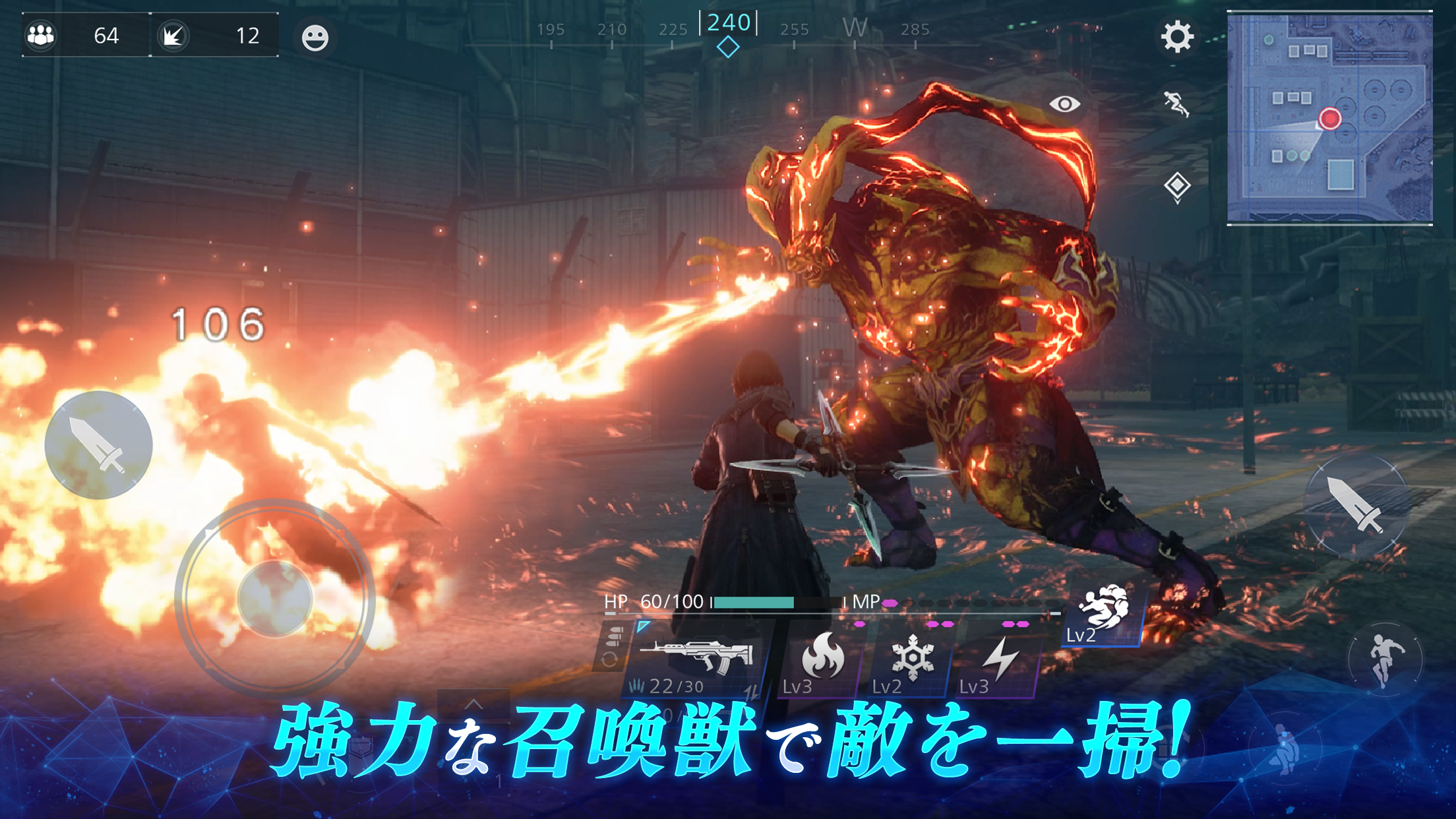The image size is (1456, 819).
Task: Cast the Lv2 blizzard snowflake materia
Action: pos(912,659)
